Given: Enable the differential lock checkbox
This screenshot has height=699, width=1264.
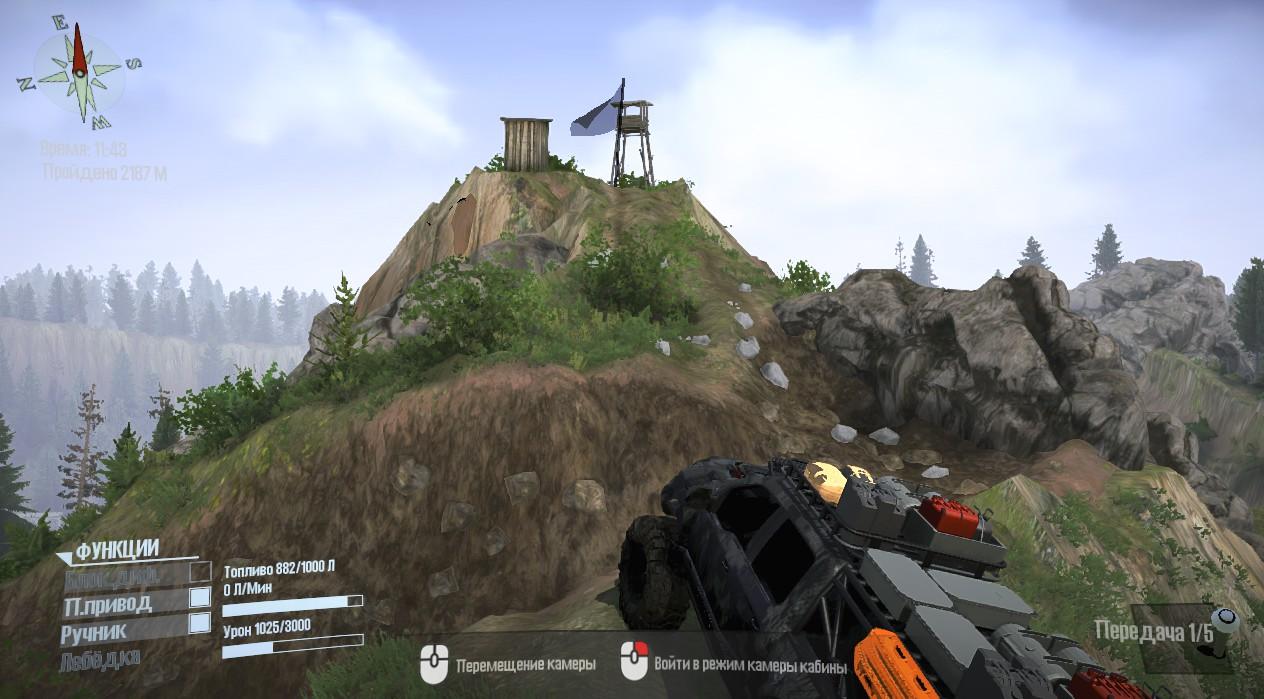Looking at the screenshot, I should pyautogui.click(x=200, y=571).
